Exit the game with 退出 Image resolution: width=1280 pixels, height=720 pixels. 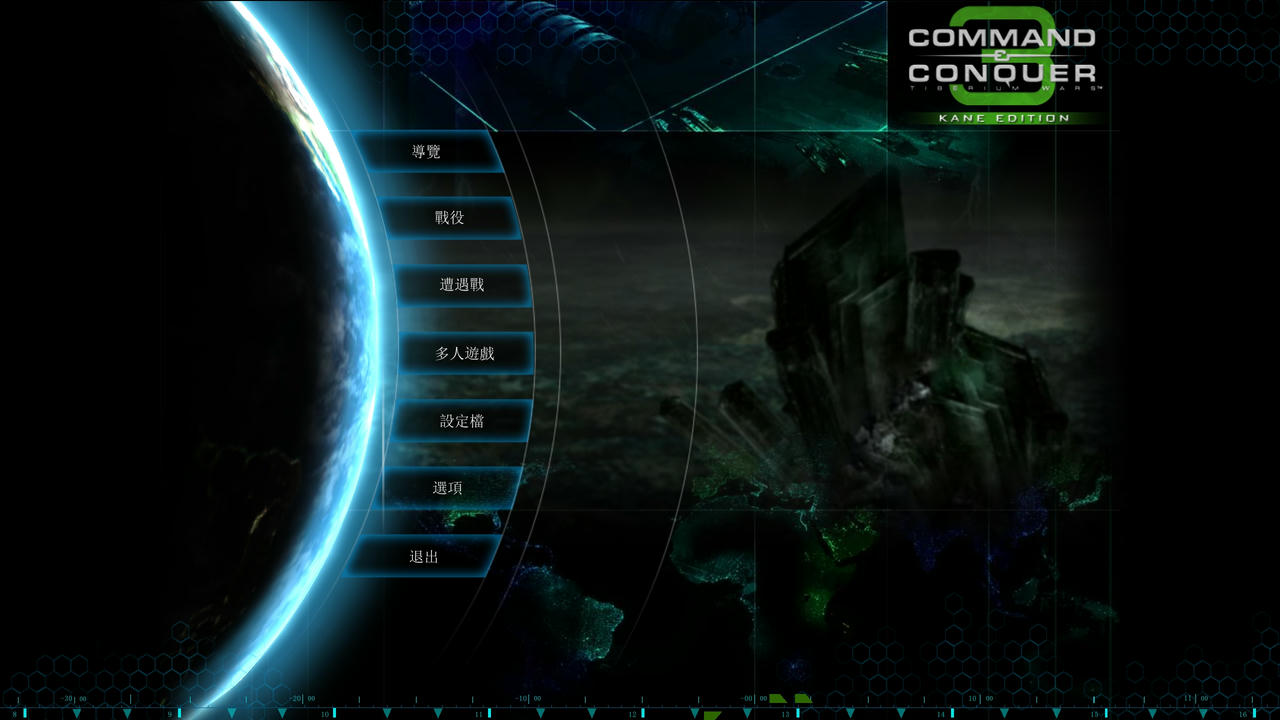coord(424,556)
